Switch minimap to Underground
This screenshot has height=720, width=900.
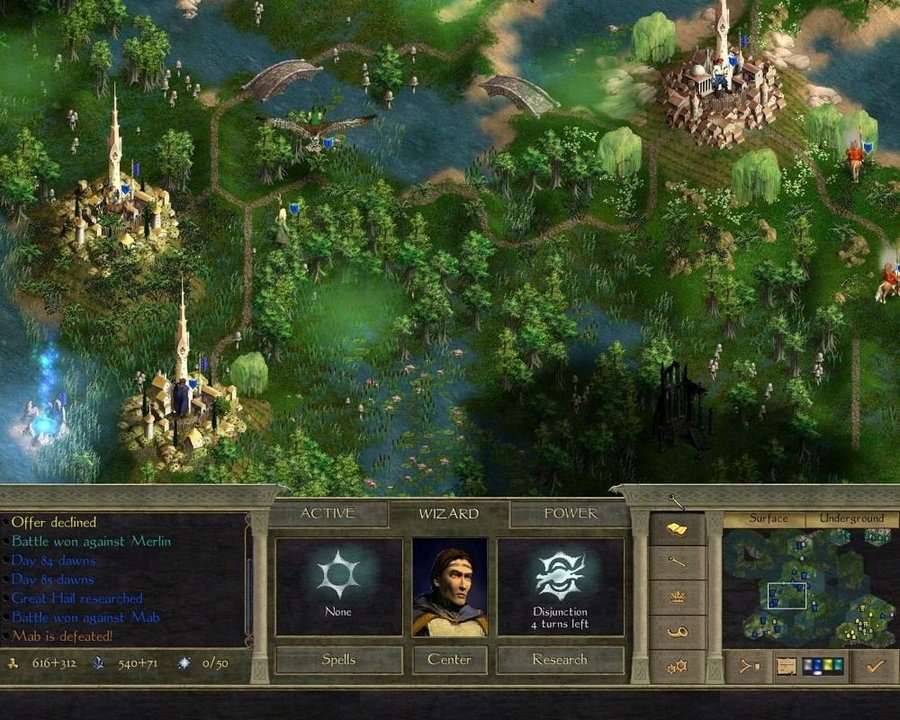pyautogui.click(x=852, y=519)
